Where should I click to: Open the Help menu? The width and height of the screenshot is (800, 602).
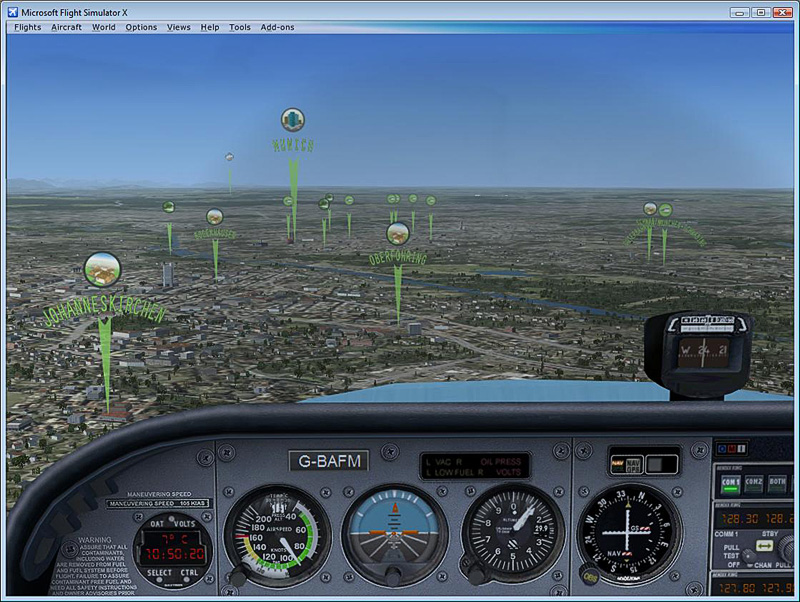(x=210, y=27)
